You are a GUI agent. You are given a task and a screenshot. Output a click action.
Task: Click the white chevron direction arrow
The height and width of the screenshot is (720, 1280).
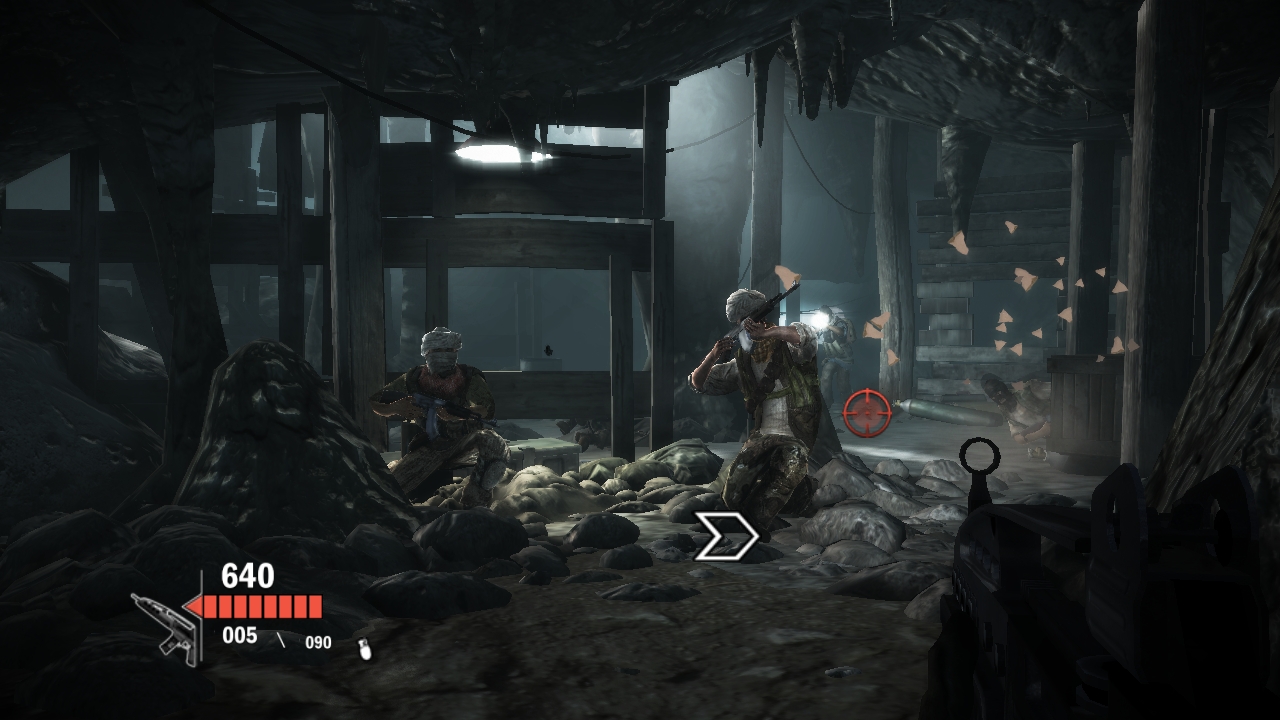726,537
